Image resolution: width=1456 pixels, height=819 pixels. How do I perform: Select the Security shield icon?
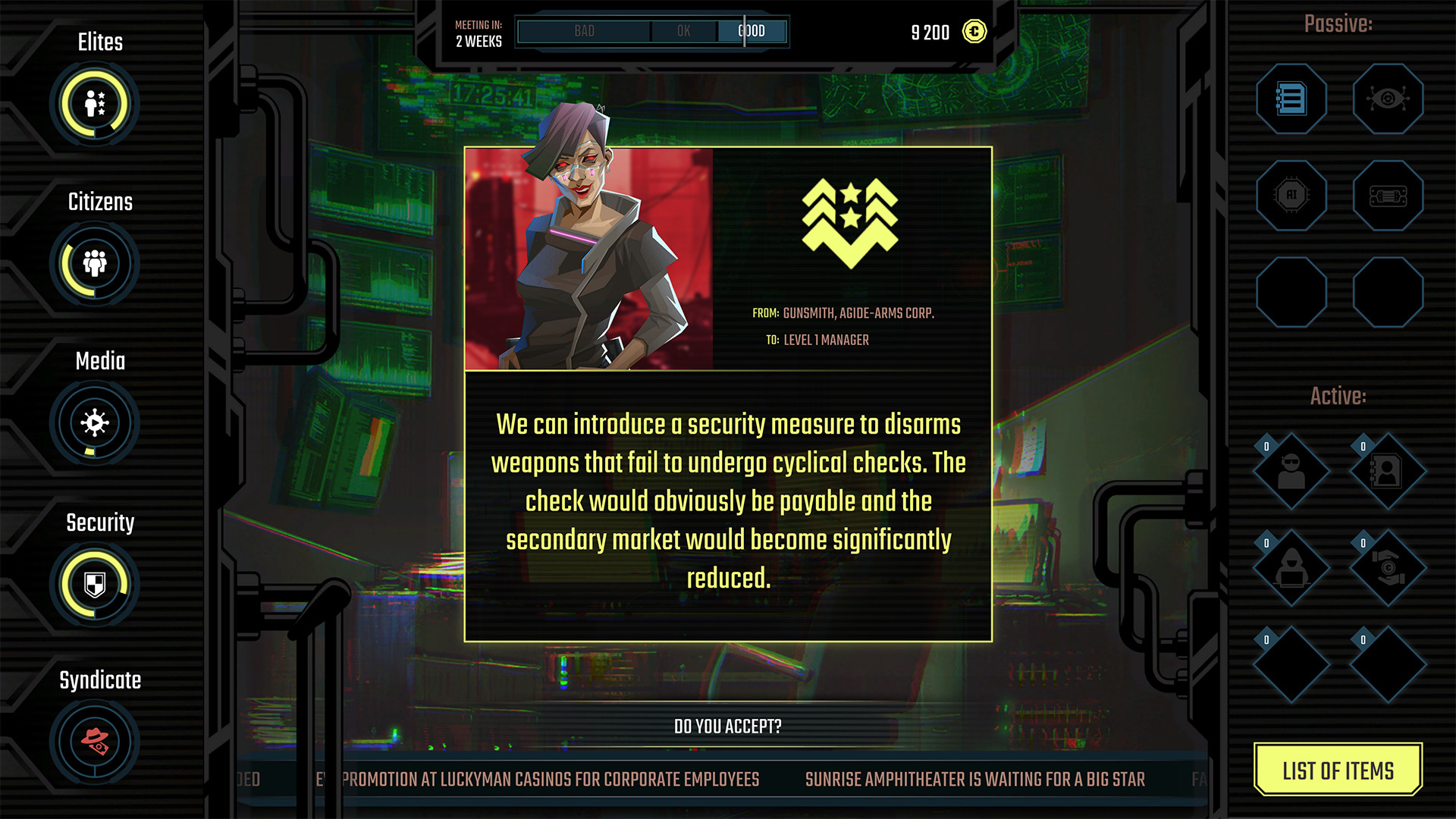tap(94, 584)
